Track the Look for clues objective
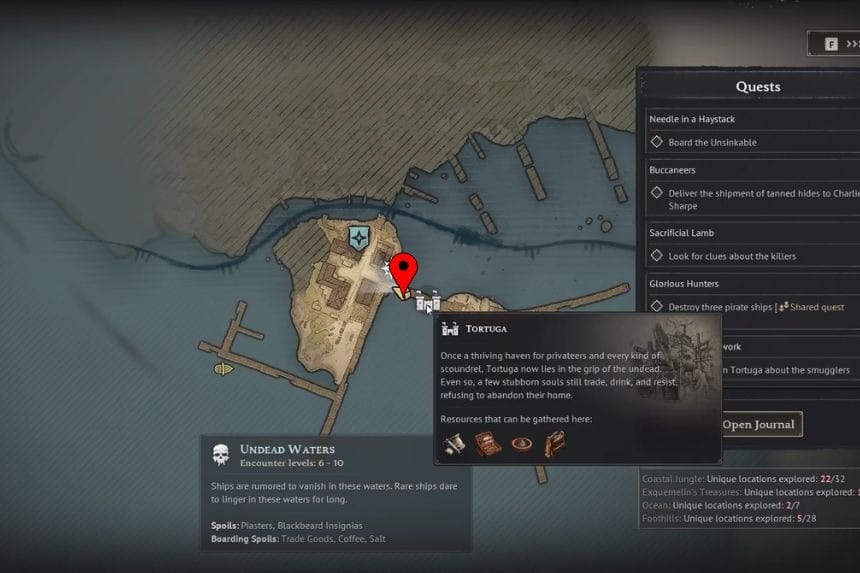This screenshot has width=860, height=573. [x=657, y=256]
